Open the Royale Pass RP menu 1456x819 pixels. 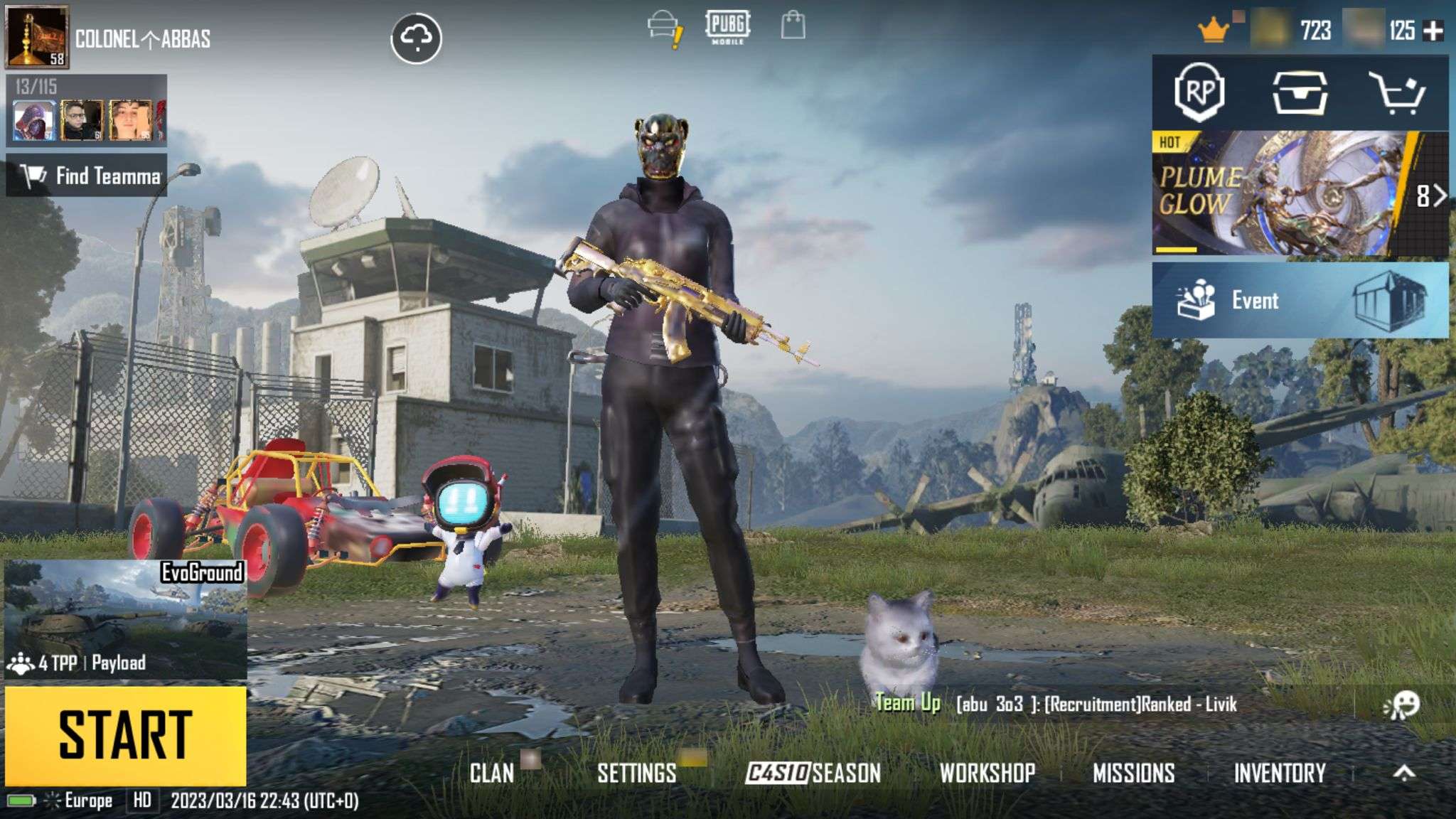coord(1199,92)
